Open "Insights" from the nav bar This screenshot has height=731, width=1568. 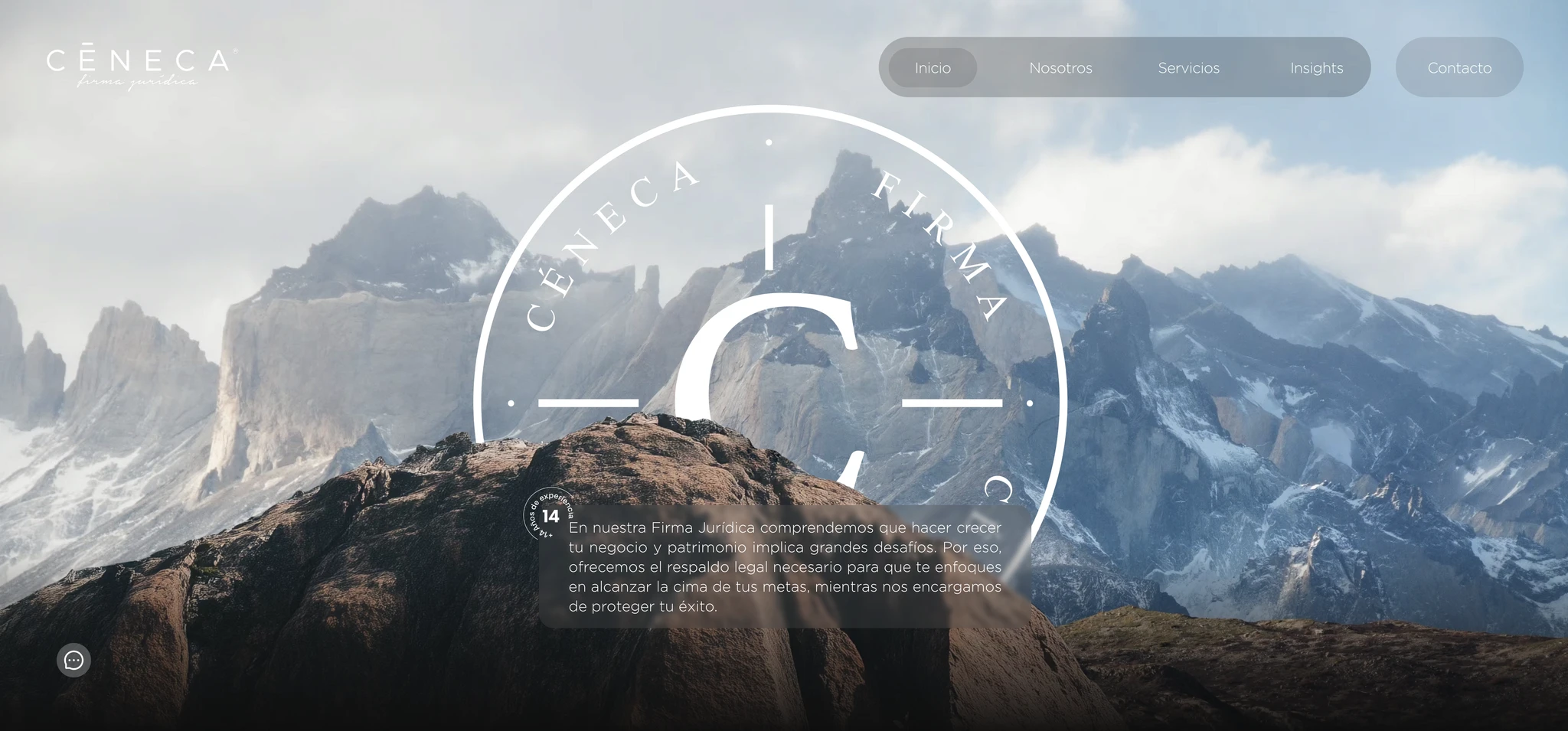(x=1315, y=67)
